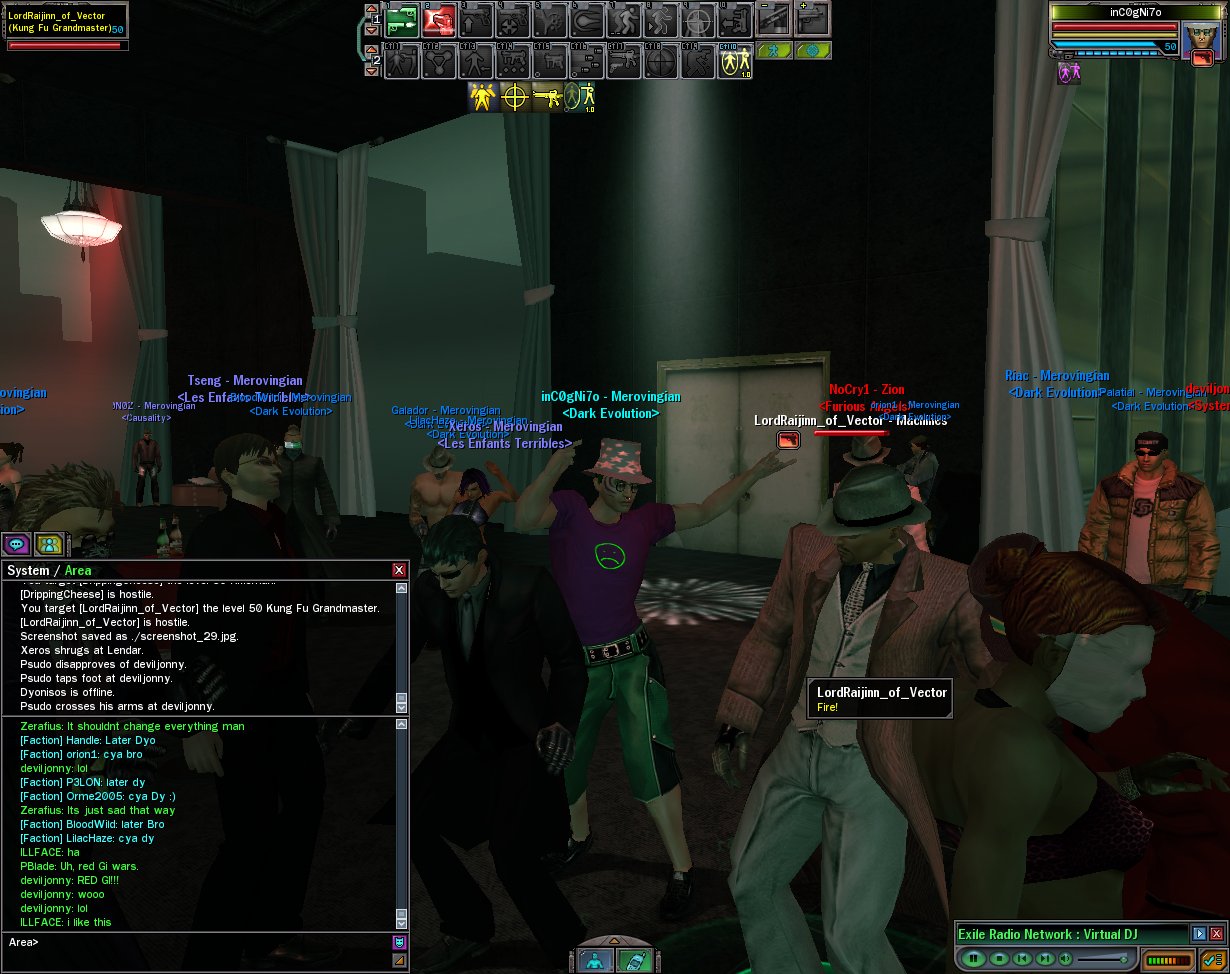Use the red punch ability in slot 2
This screenshot has width=1230, height=974.
tap(439, 20)
